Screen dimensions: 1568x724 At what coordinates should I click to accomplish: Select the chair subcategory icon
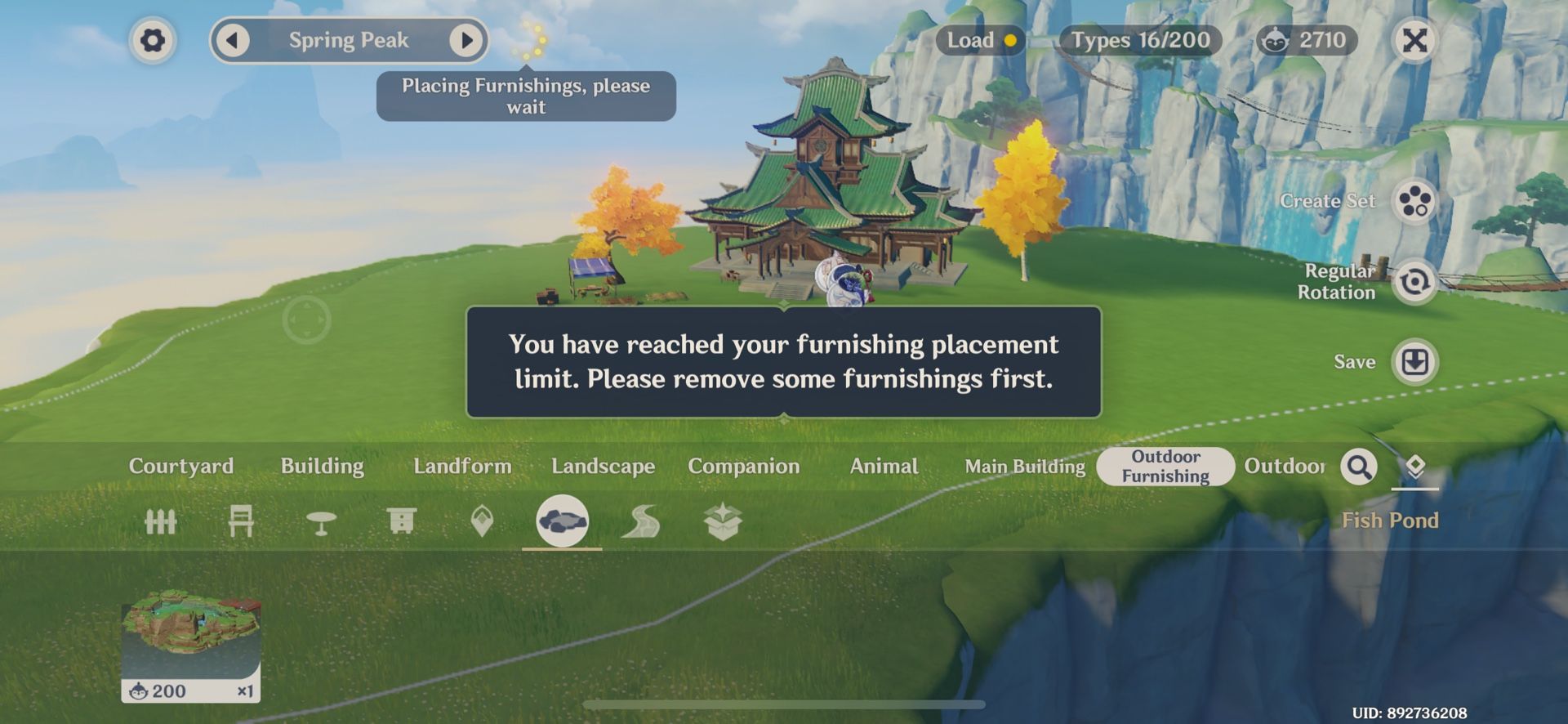point(242,523)
